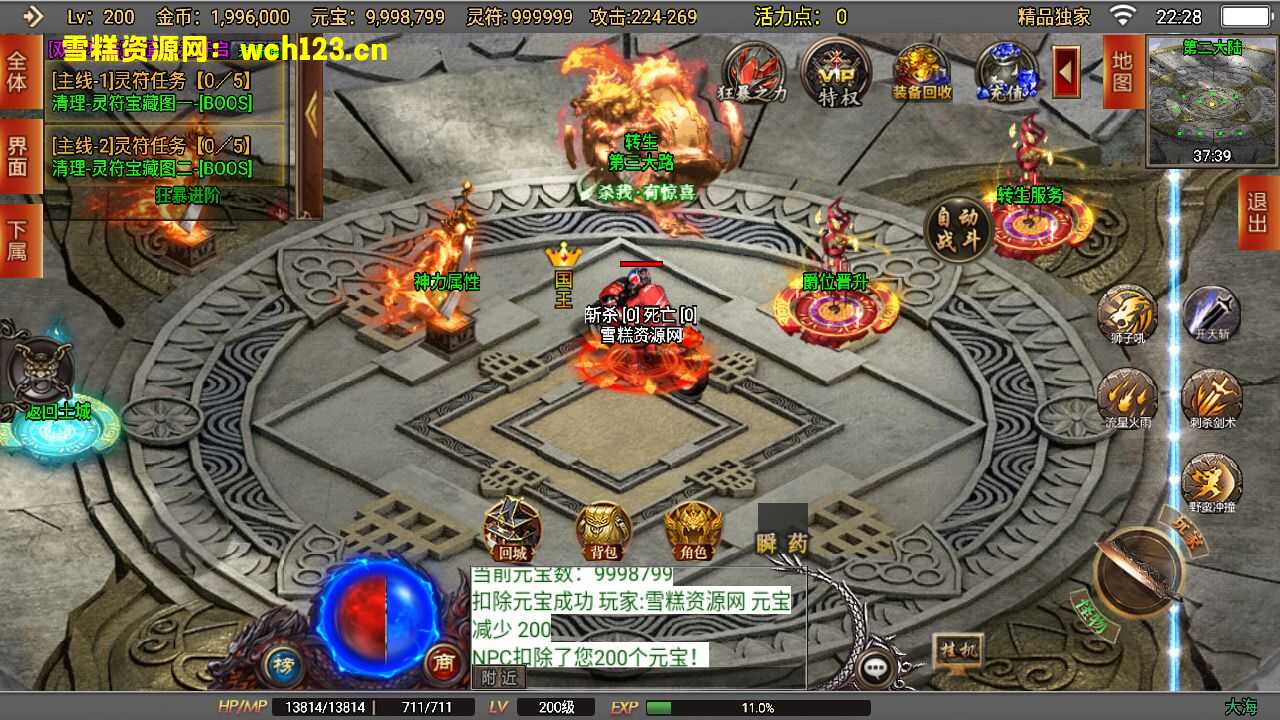Open the 装备回收 recycle panel

(921, 72)
